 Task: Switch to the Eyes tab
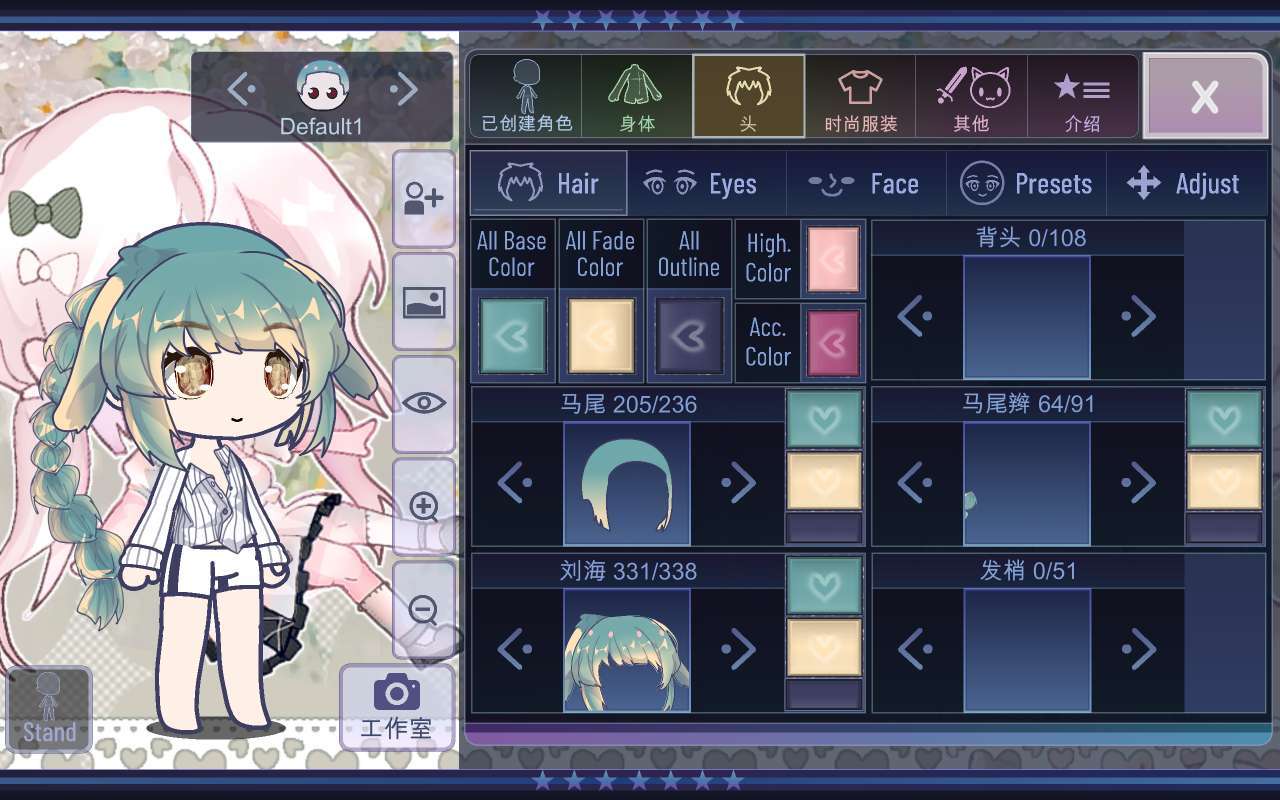coord(707,183)
